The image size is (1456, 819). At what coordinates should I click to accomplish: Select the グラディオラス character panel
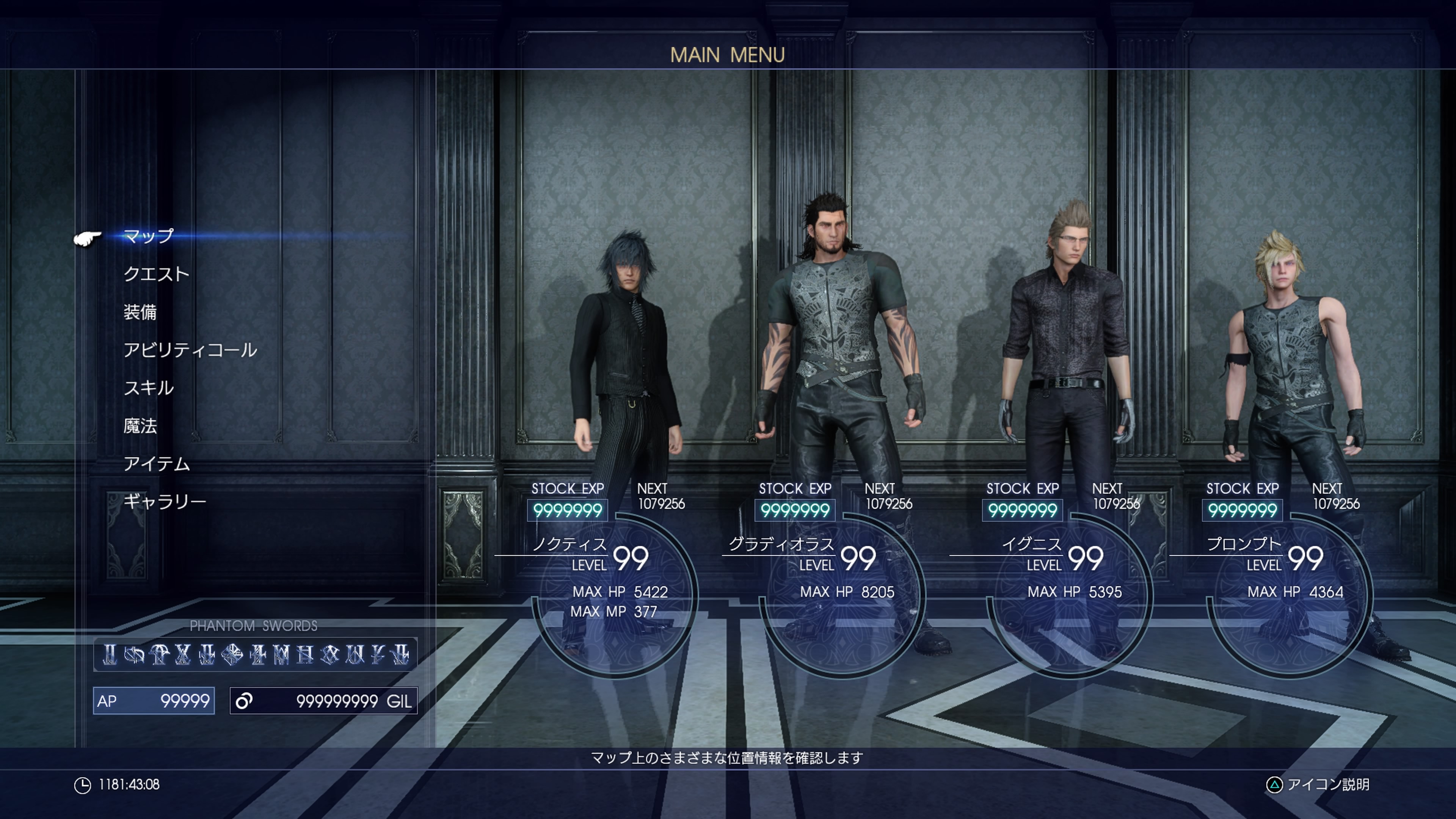(841, 588)
